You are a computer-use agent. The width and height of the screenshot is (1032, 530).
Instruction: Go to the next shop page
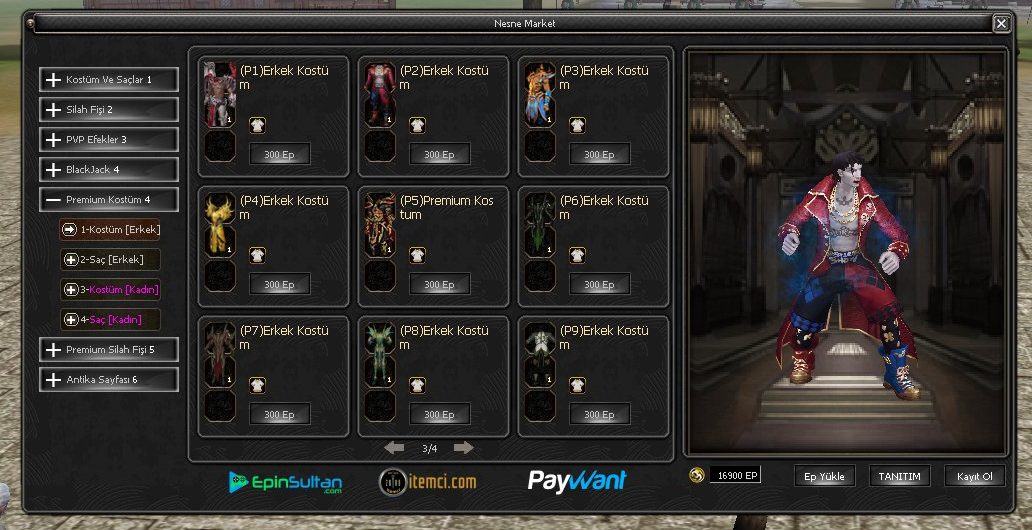(463, 448)
